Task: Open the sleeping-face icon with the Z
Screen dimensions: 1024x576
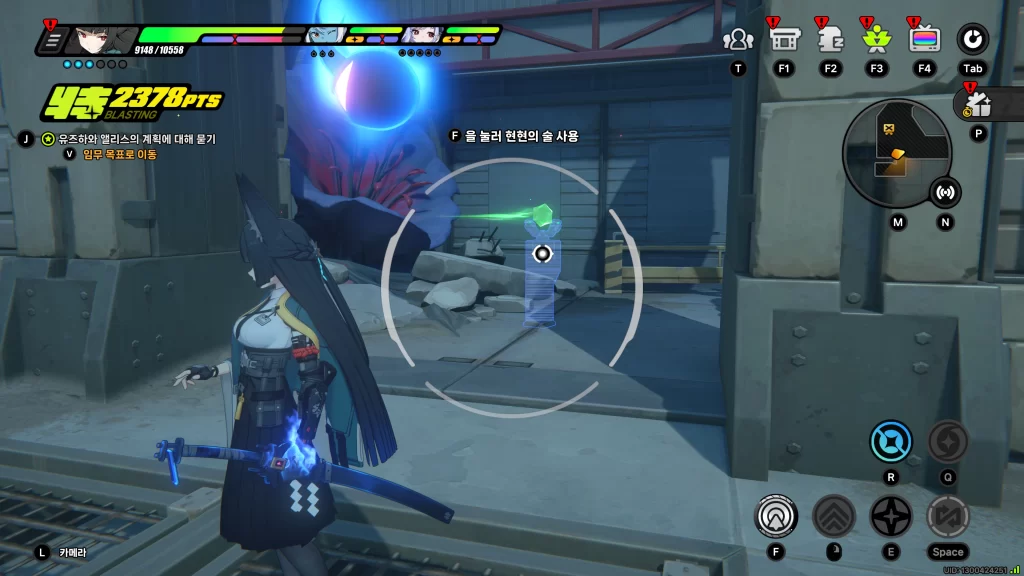Action: [x=830, y=40]
